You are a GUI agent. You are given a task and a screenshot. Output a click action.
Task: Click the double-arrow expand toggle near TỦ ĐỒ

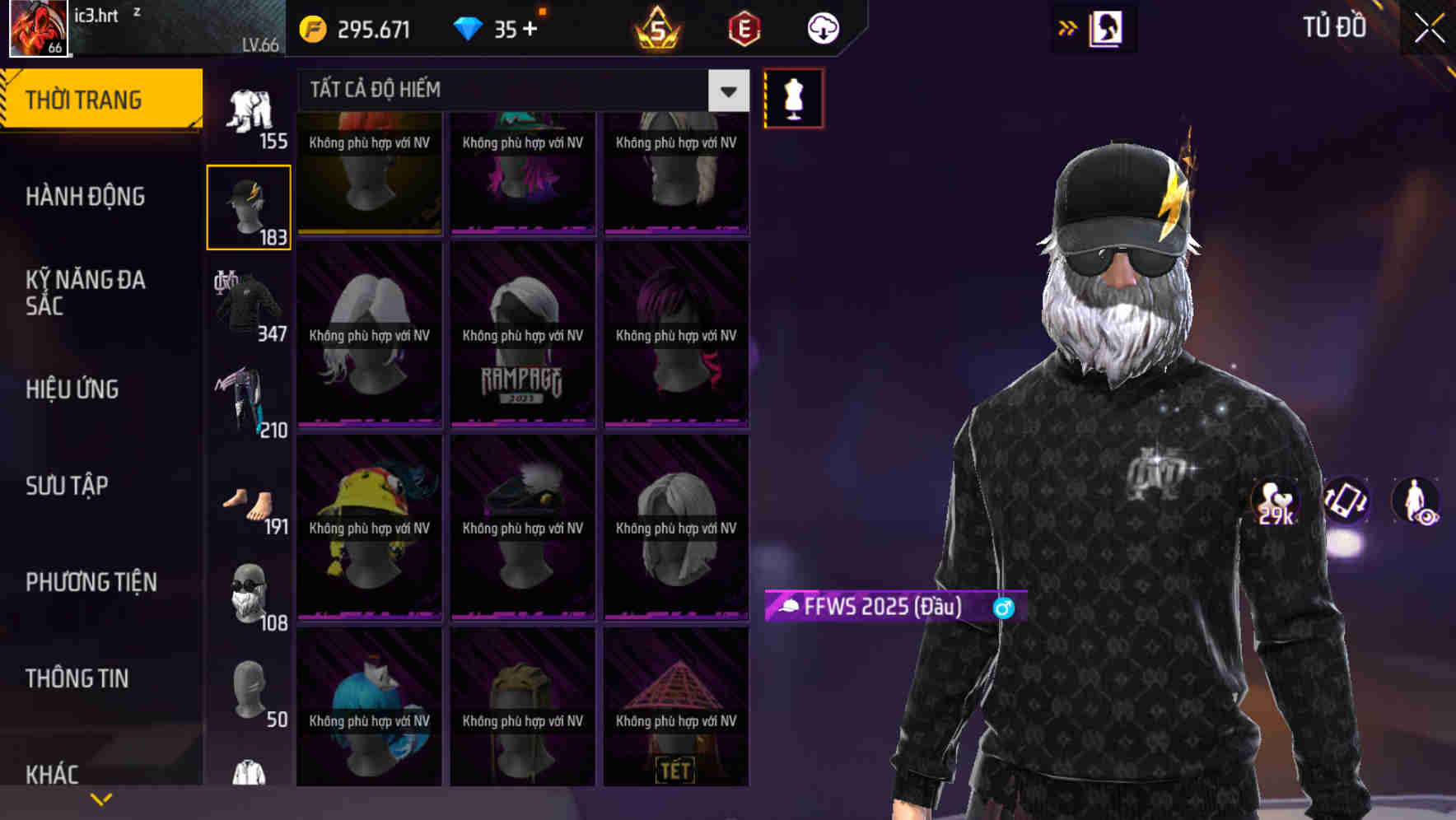[x=1068, y=27]
